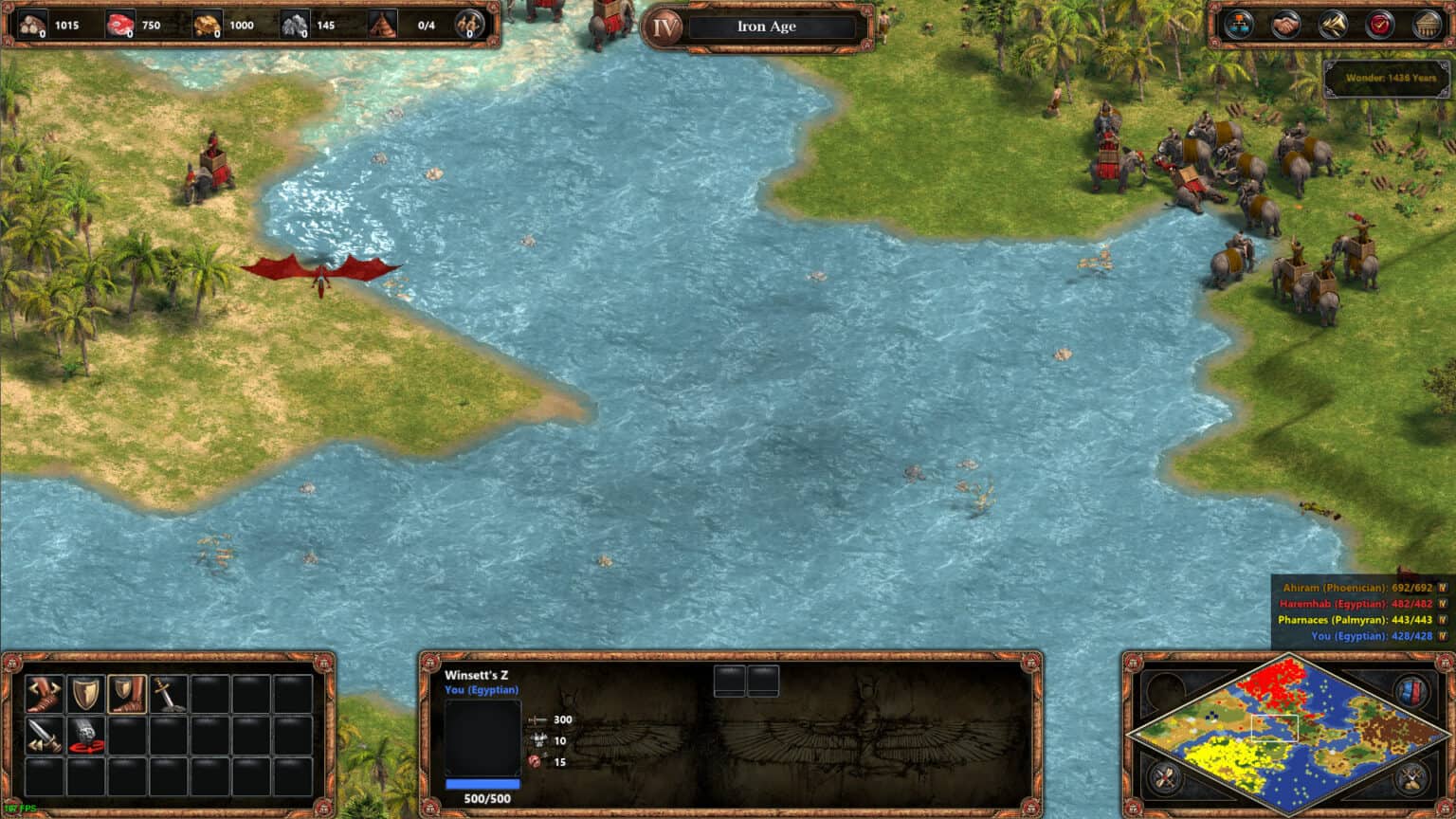Open the Diplomacy handshake menu
Image resolution: width=1456 pixels, height=819 pixels.
[1284, 23]
